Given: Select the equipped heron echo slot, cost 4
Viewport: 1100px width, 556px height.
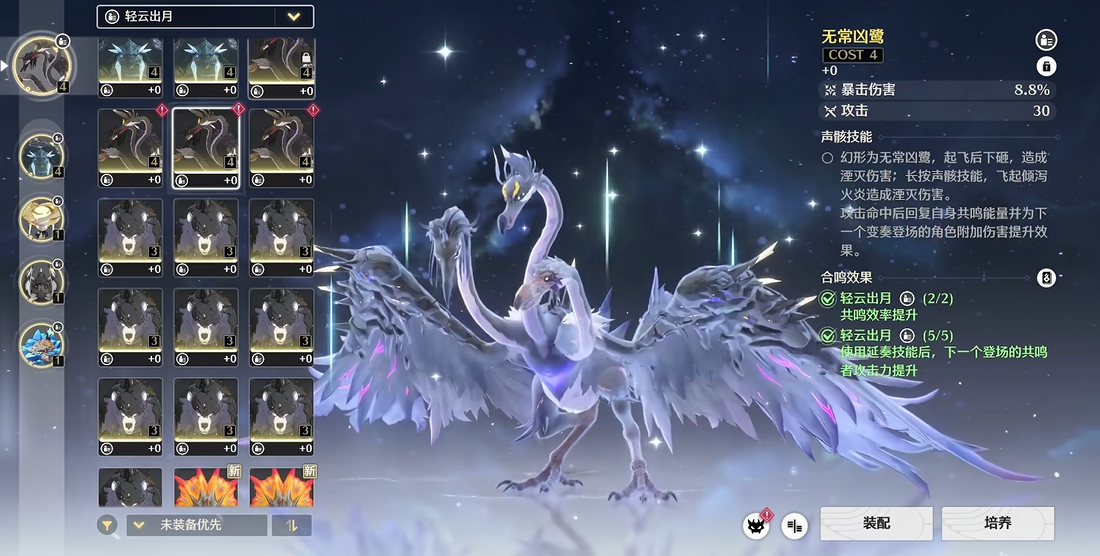Looking at the screenshot, I should point(42,64).
